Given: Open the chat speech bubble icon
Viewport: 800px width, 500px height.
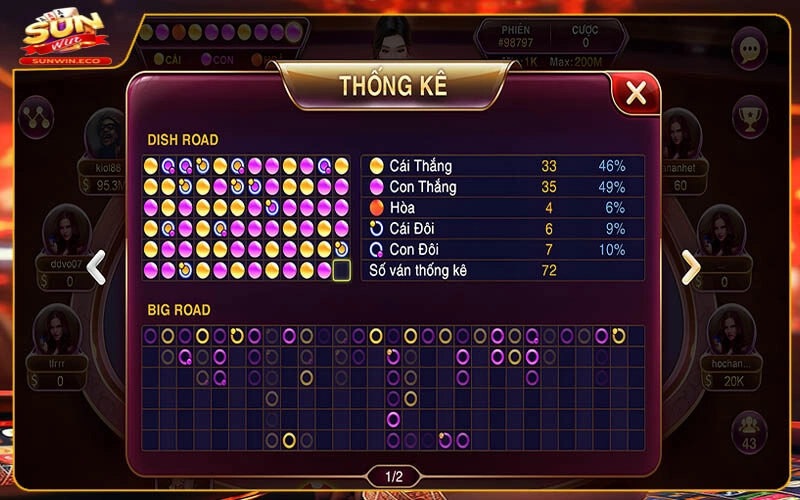Looking at the screenshot, I should click(x=749, y=48).
